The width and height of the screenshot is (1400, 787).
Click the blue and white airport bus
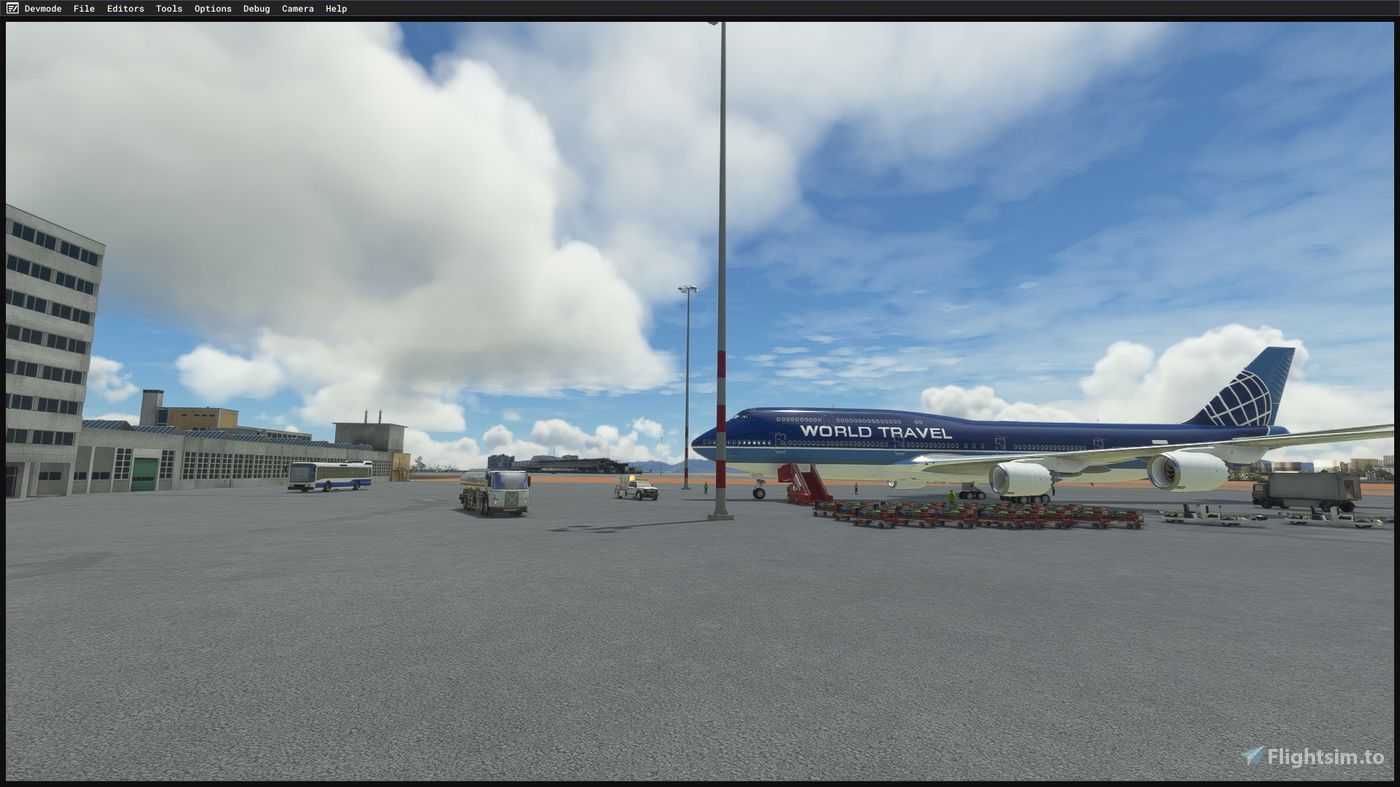pos(330,478)
